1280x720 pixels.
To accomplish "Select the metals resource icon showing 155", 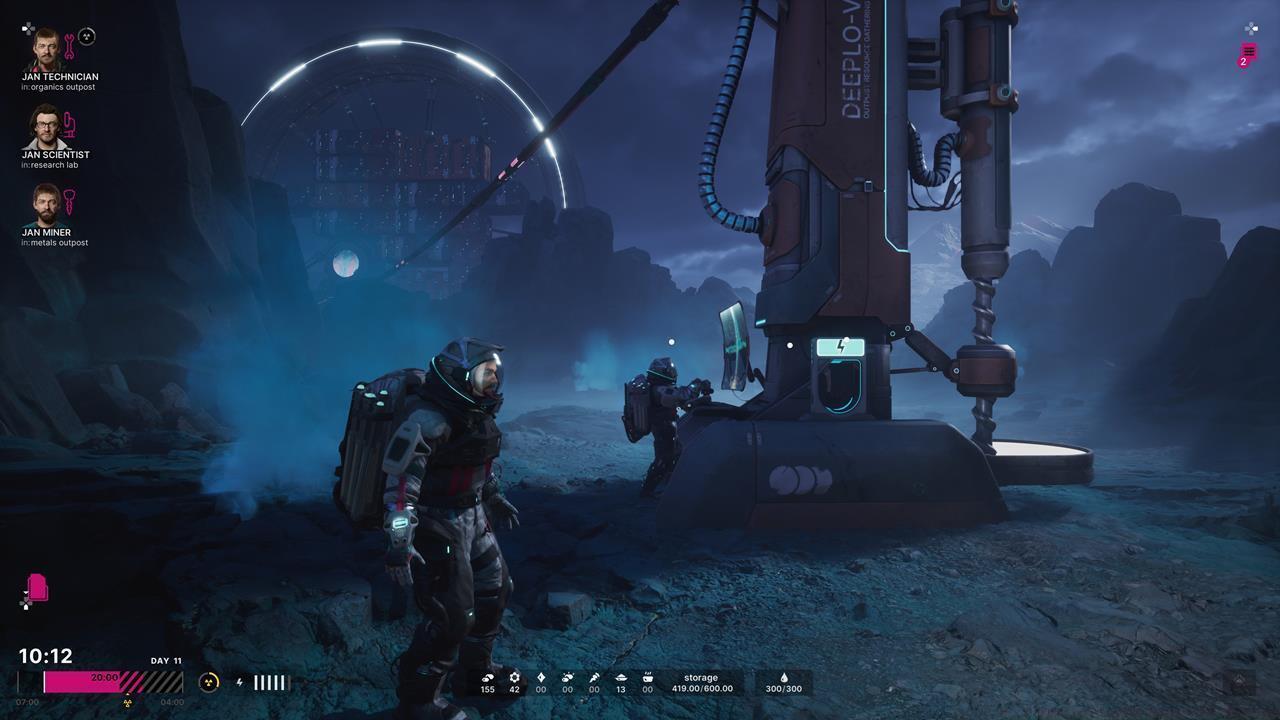I will [x=487, y=678].
